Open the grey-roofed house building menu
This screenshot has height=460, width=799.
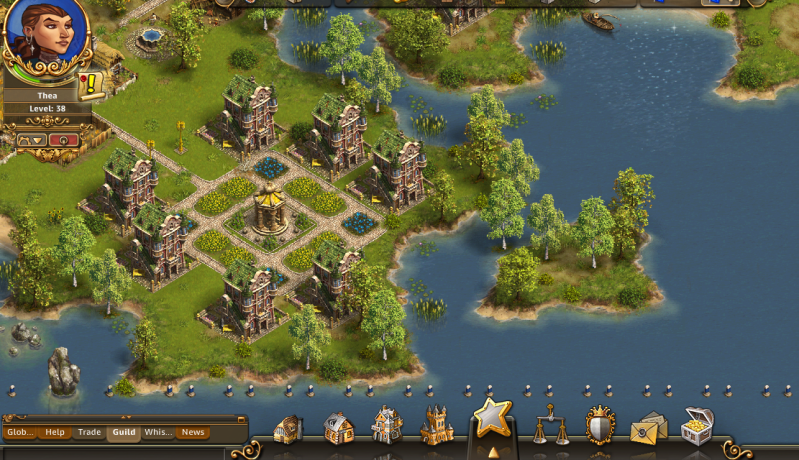tap(339, 428)
